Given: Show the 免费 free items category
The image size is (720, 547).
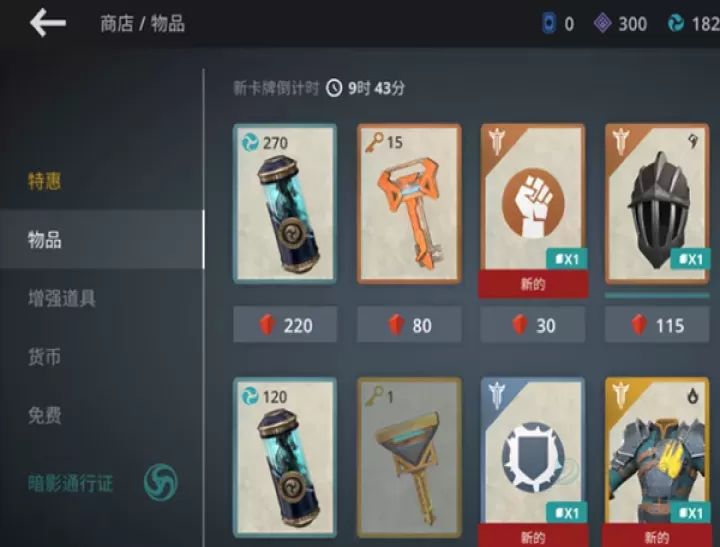Looking at the screenshot, I should 45,414.
